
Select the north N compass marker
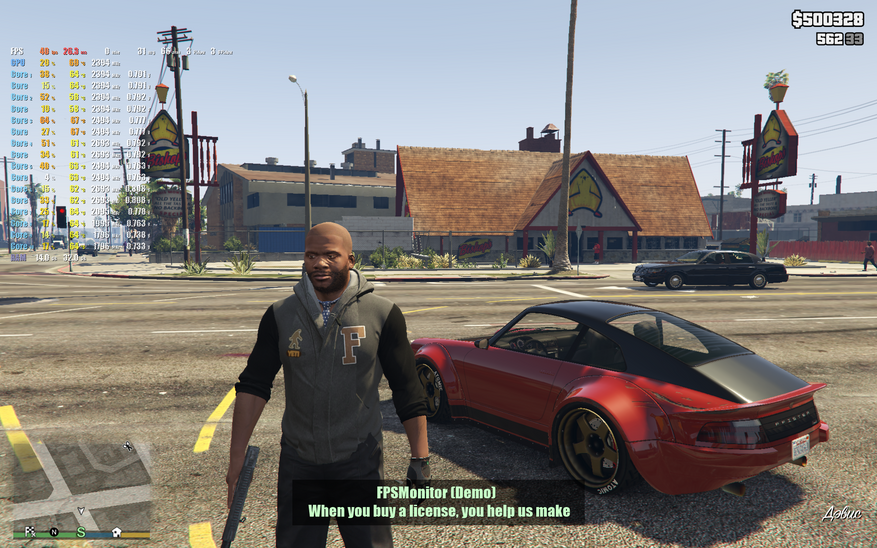click(54, 532)
